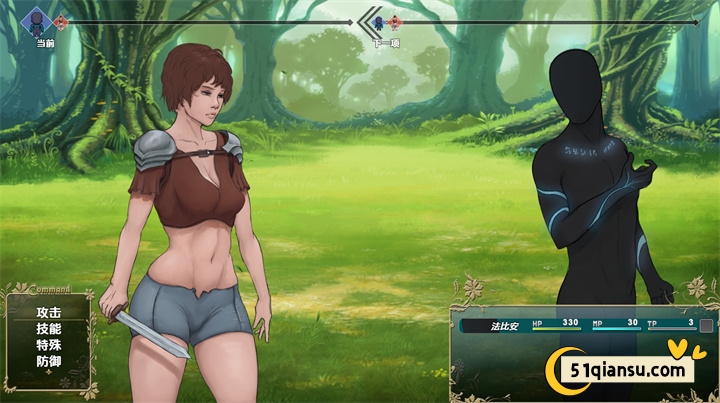720x403 pixels.
Task: Open the 技能 skills command
Action: click(x=48, y=329)
